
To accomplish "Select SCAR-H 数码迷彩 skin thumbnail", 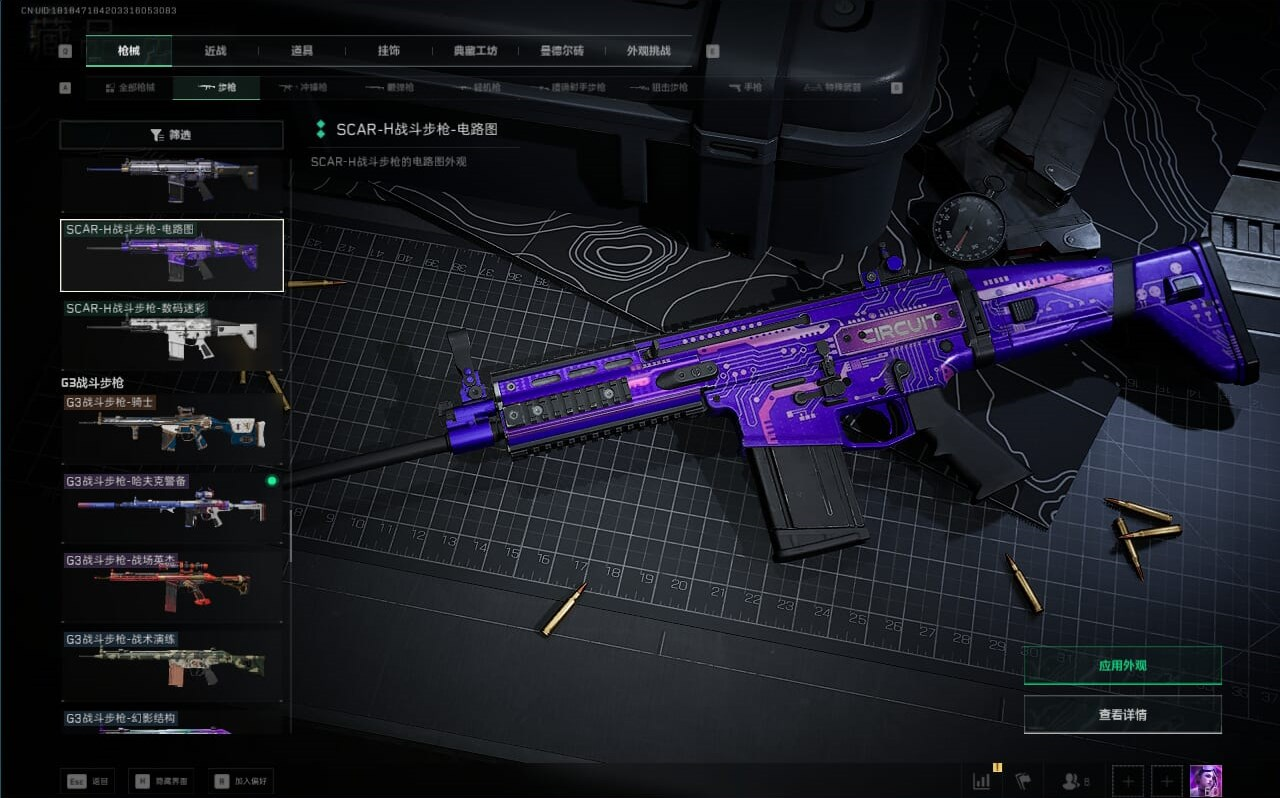I will 172,334.
